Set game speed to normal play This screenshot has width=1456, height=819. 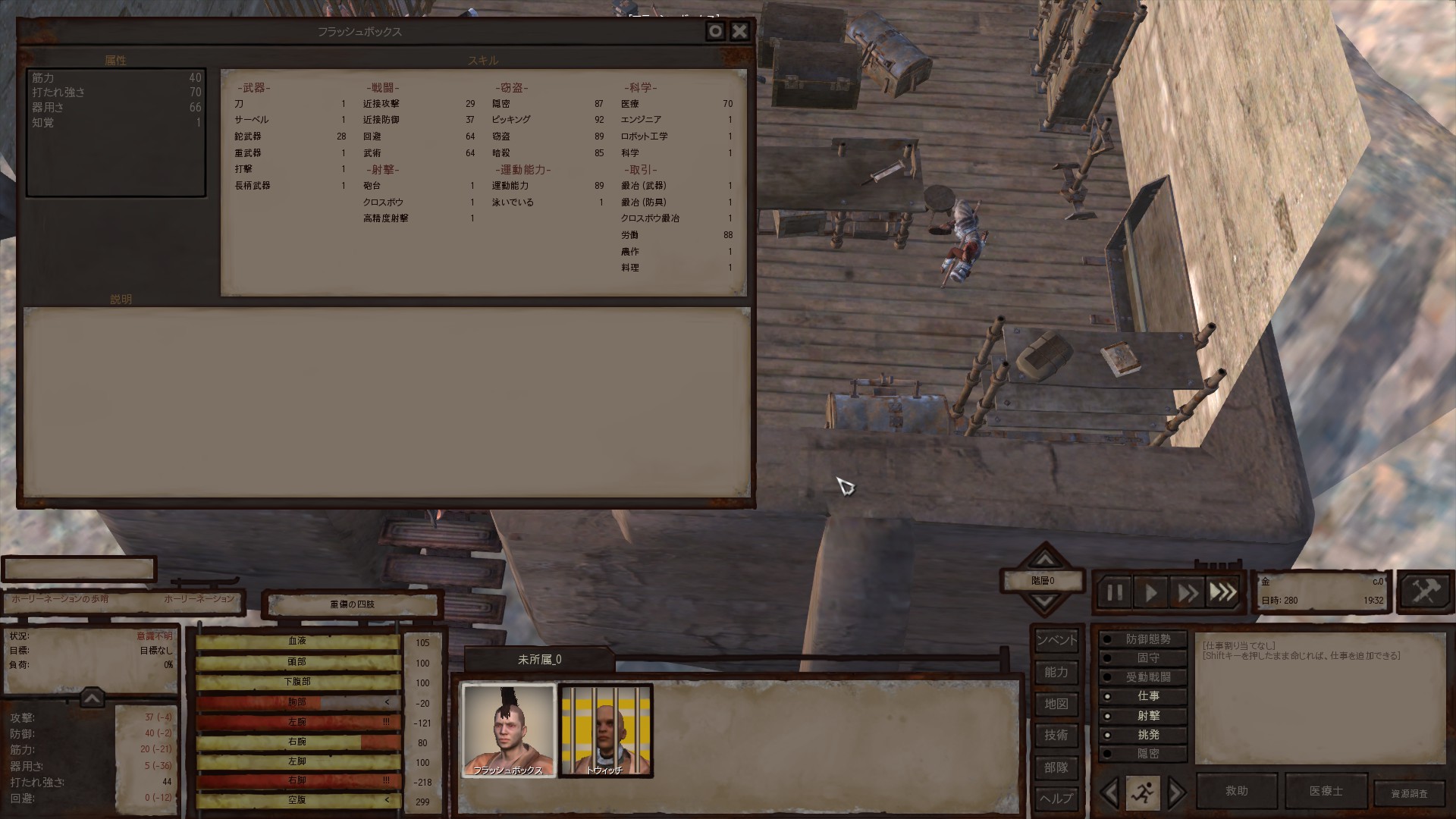1150,592
